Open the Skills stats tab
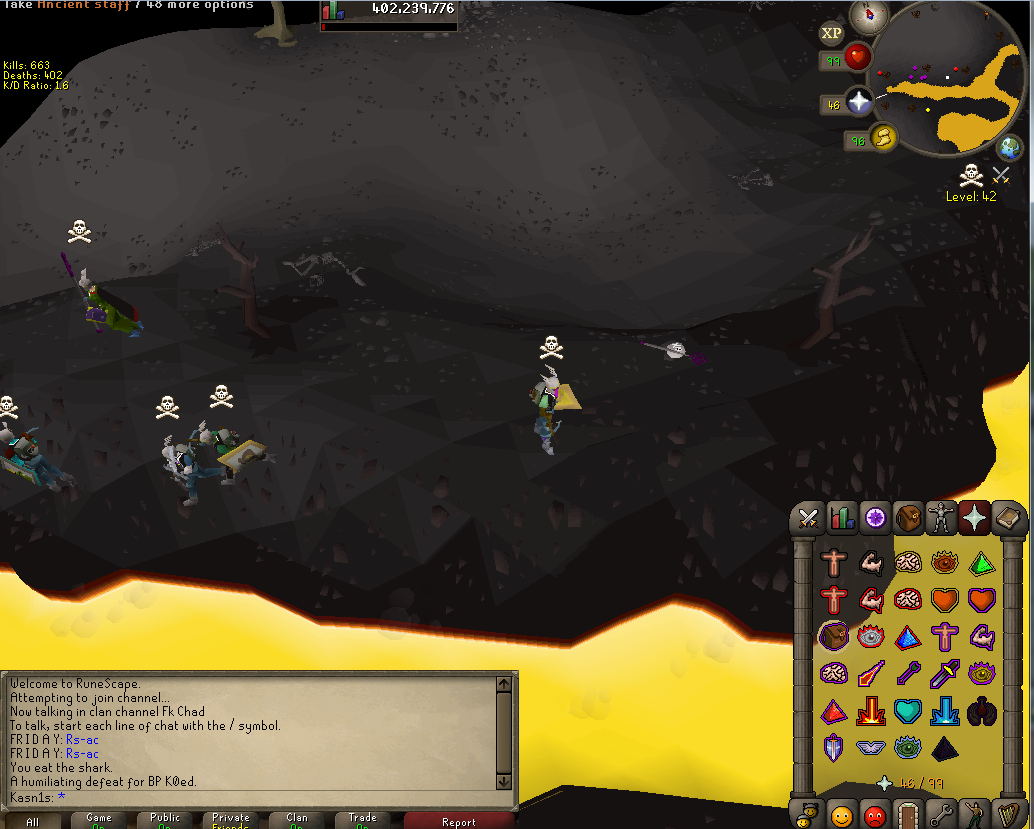 click(x=841, y=517)
